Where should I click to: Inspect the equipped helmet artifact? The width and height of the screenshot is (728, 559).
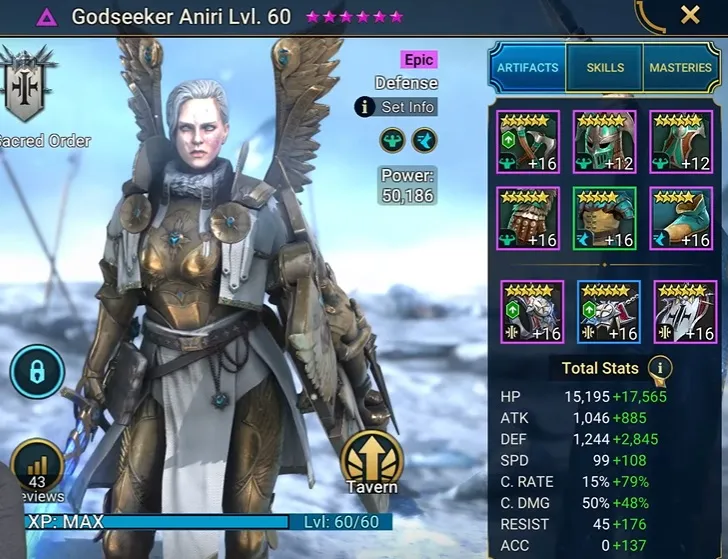tap(604, 143)
